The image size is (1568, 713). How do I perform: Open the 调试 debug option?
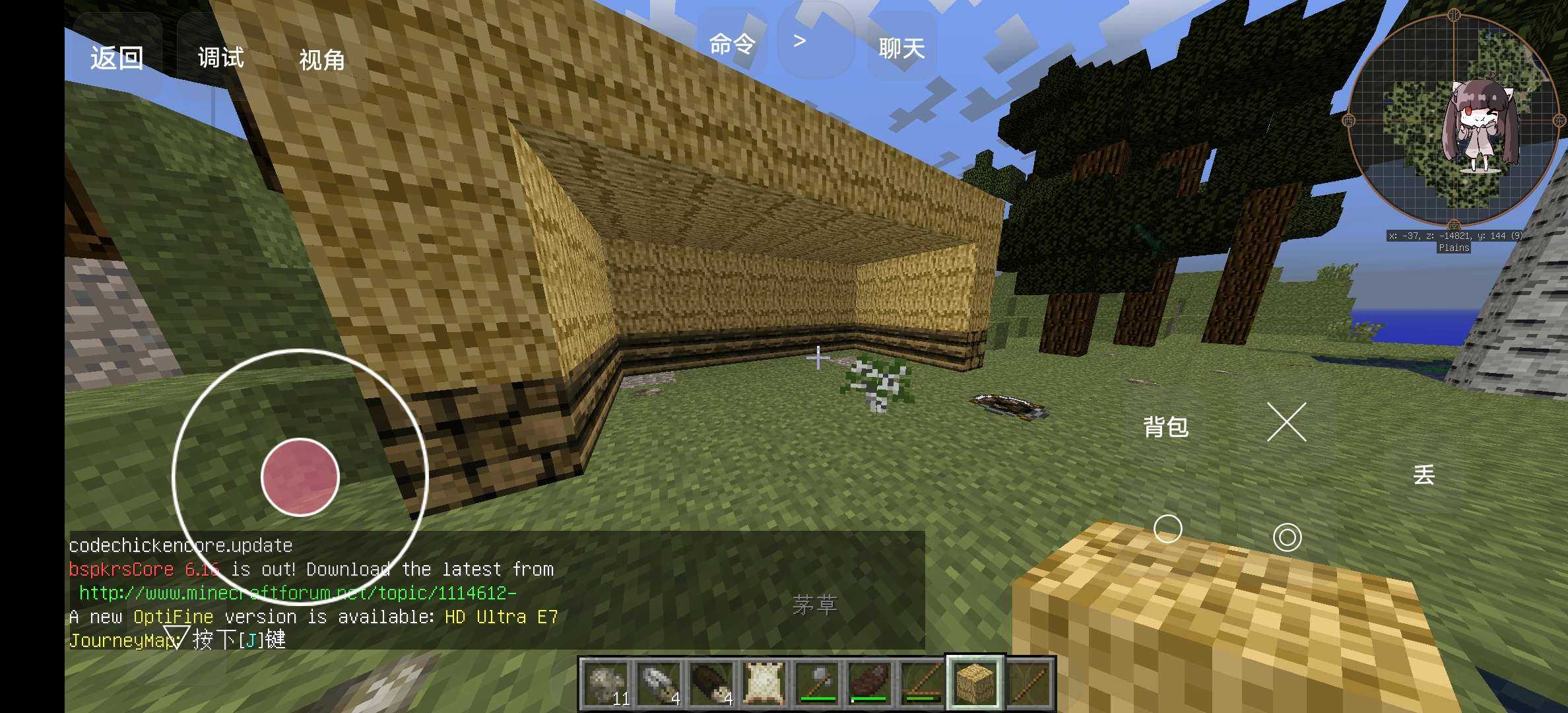click(221, 58)
